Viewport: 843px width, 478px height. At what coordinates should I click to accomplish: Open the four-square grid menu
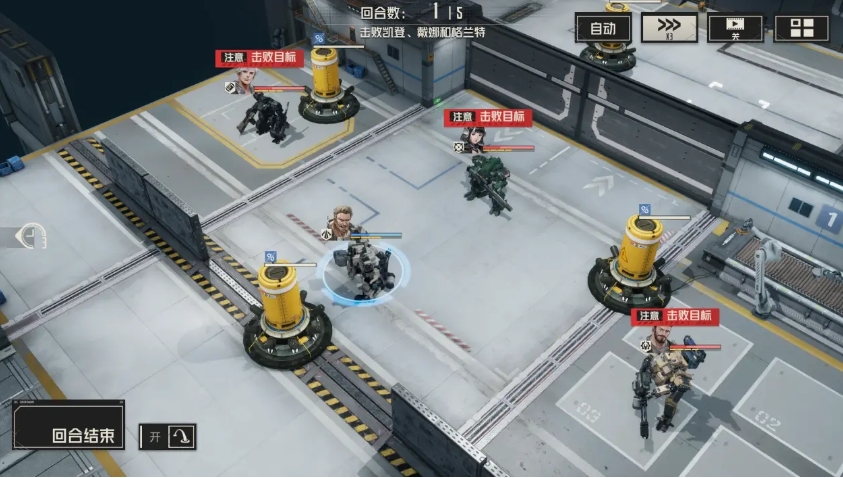tap(801, 28)
